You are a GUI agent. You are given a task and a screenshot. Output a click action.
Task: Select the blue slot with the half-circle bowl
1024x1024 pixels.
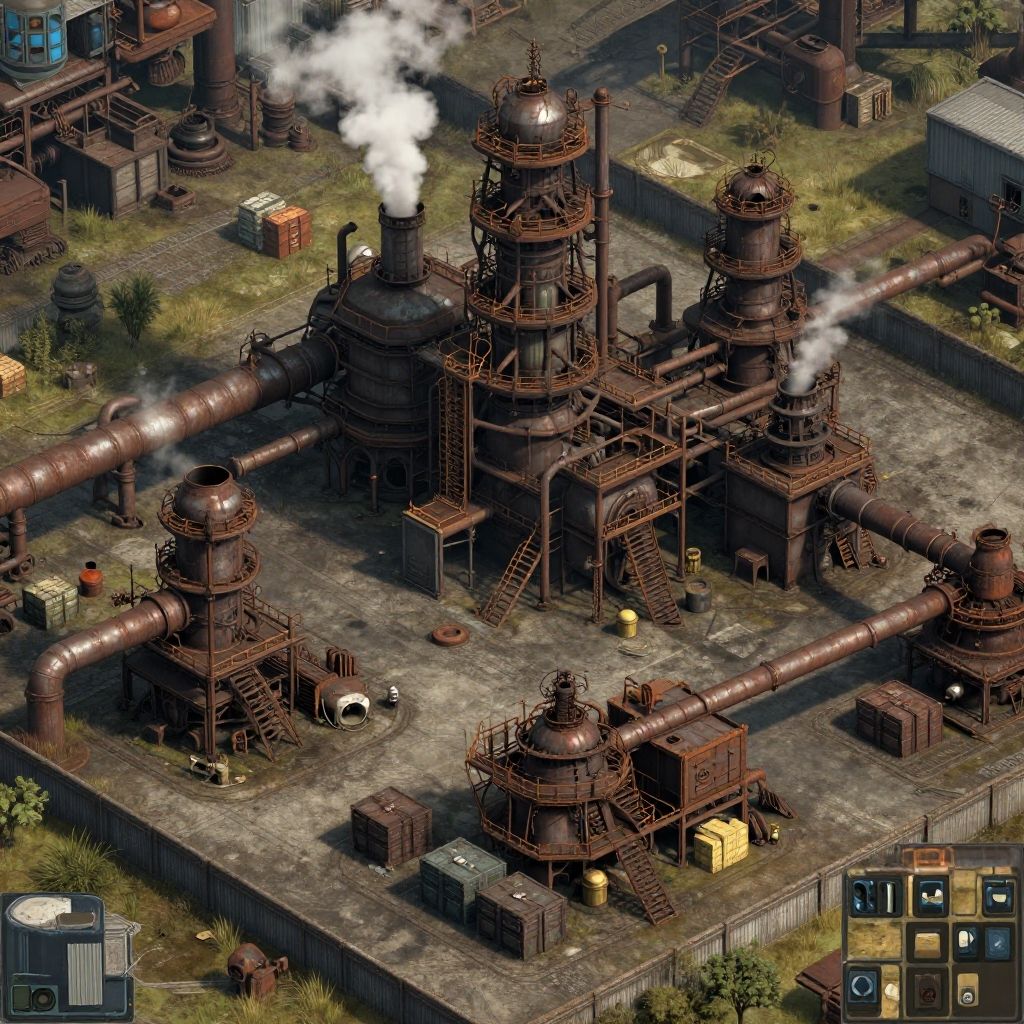pos(999,897)
